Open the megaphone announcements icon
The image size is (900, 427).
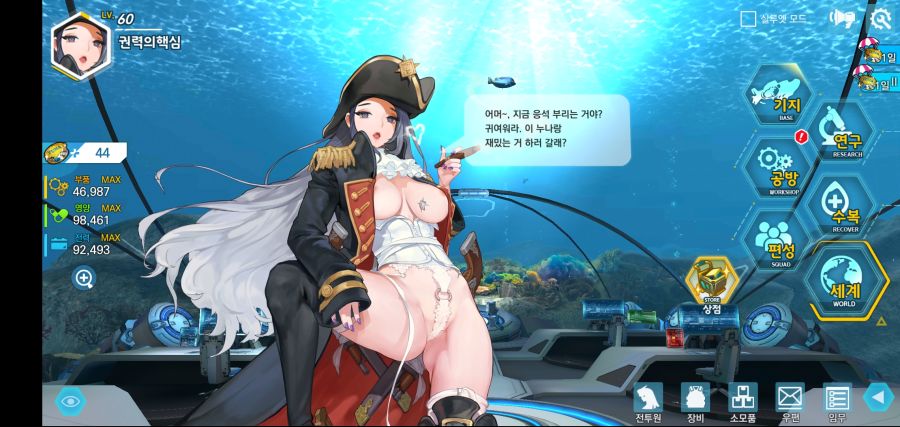[x=842, y=18]
